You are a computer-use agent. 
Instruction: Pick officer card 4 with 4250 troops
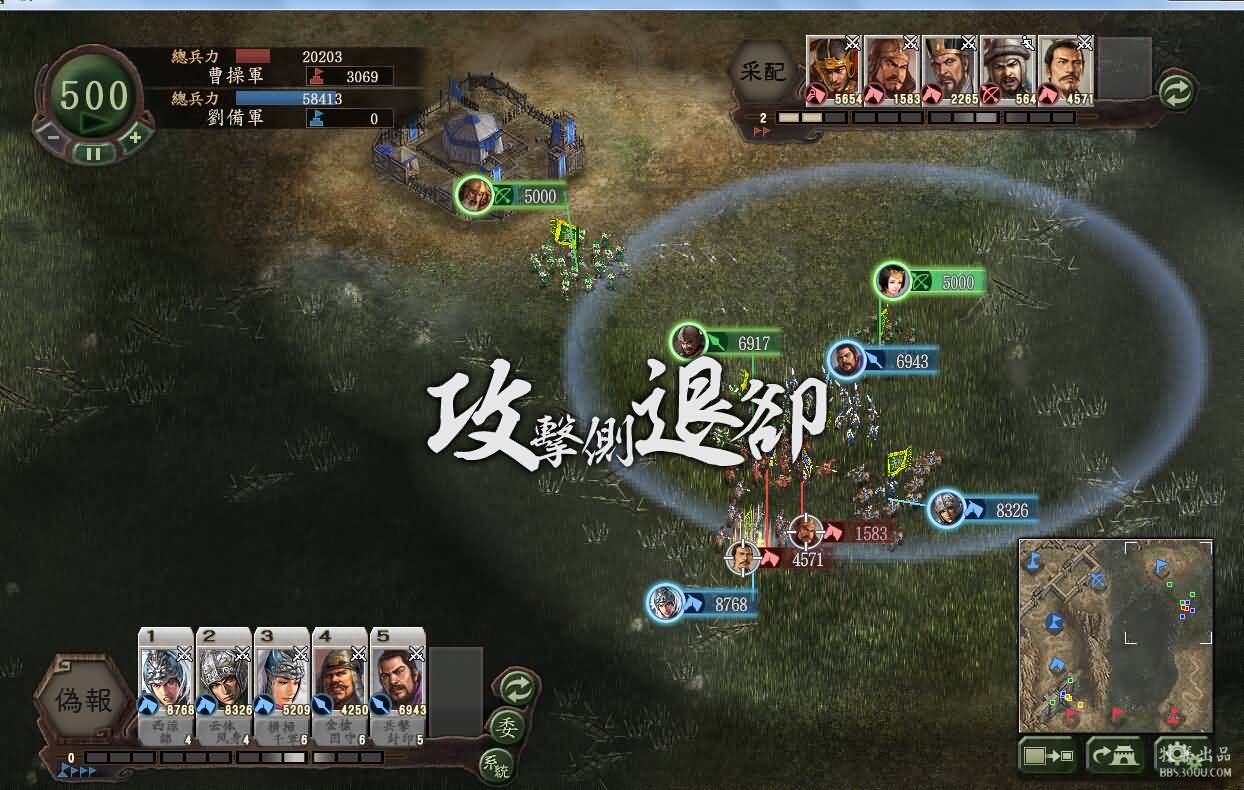click(x=339, y=685)
